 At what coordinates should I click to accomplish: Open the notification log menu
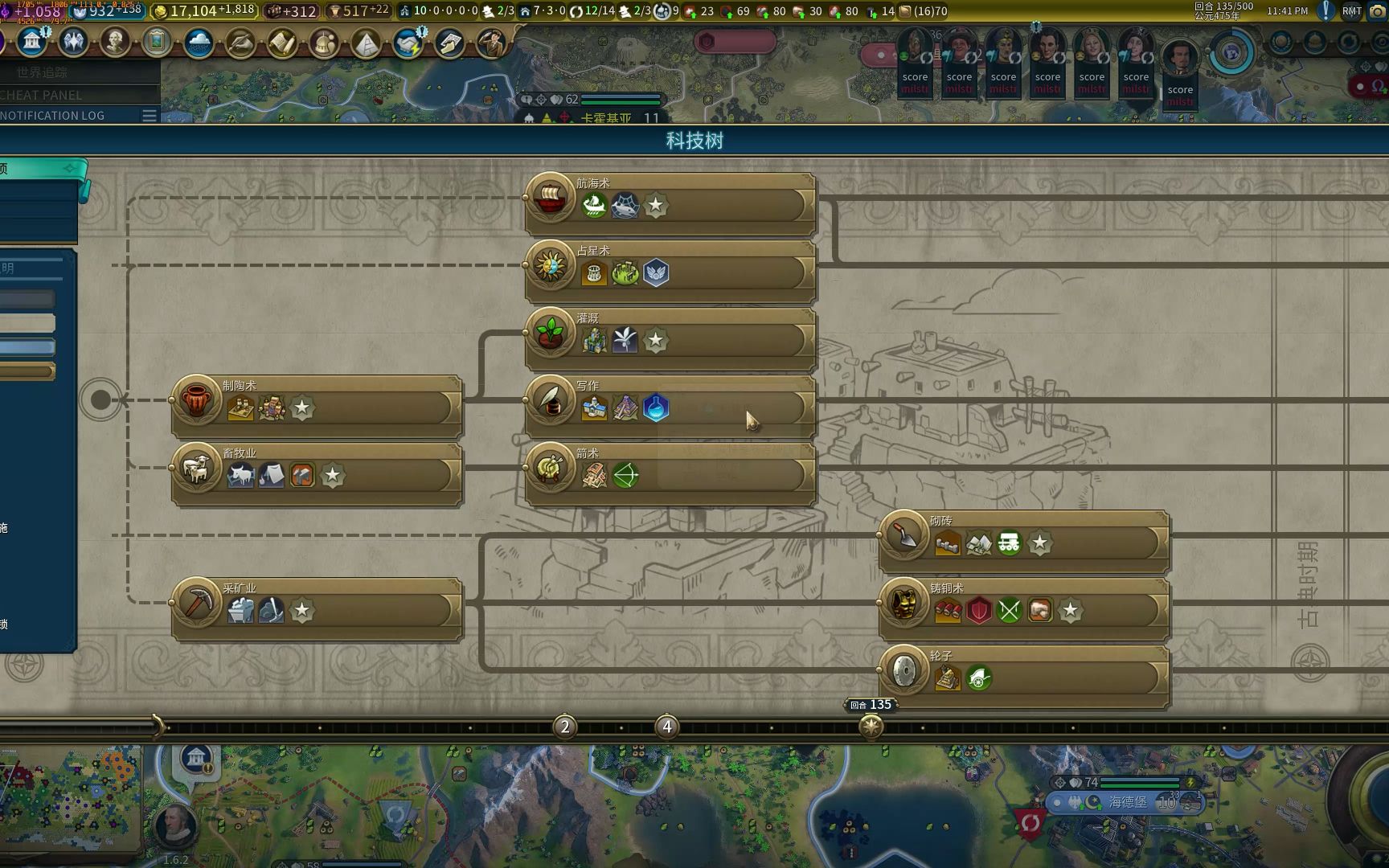click(149, 116)
